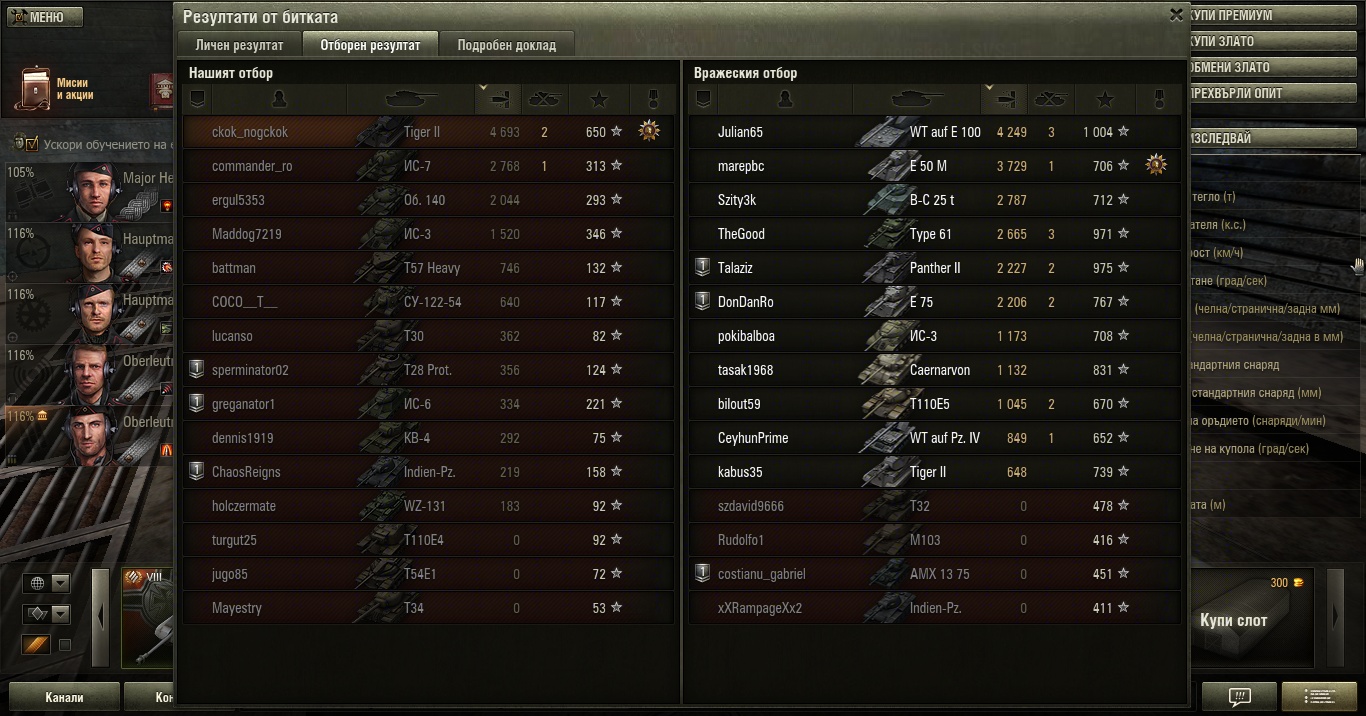
Task: Open the Канали chat button
Action: [63, 697]
